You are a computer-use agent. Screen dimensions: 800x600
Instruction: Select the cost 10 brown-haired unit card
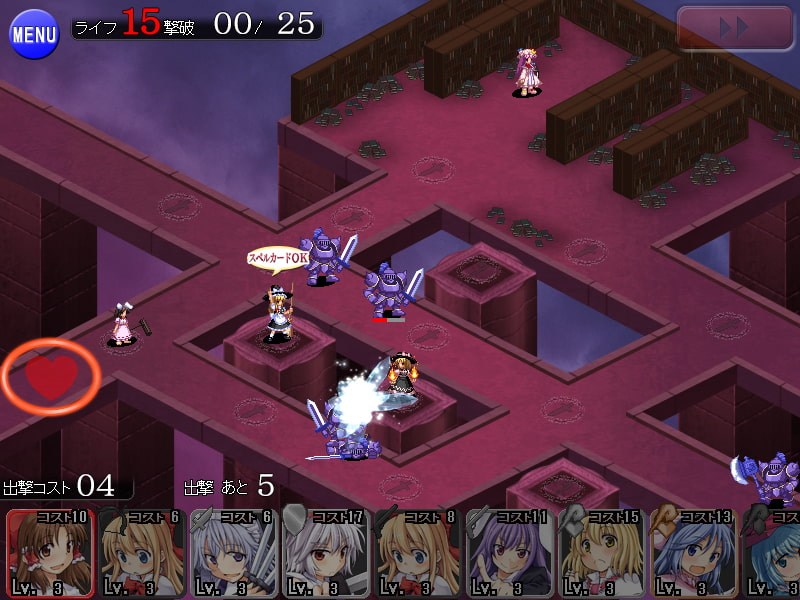[x=50, y=553]
